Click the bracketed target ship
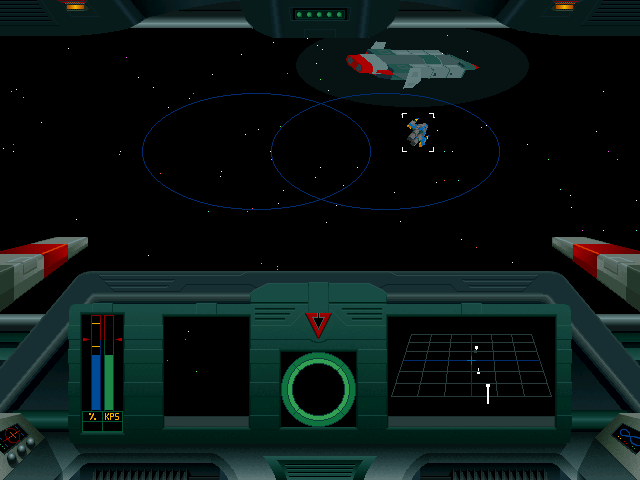640x480 pixels. pos(418,133)
